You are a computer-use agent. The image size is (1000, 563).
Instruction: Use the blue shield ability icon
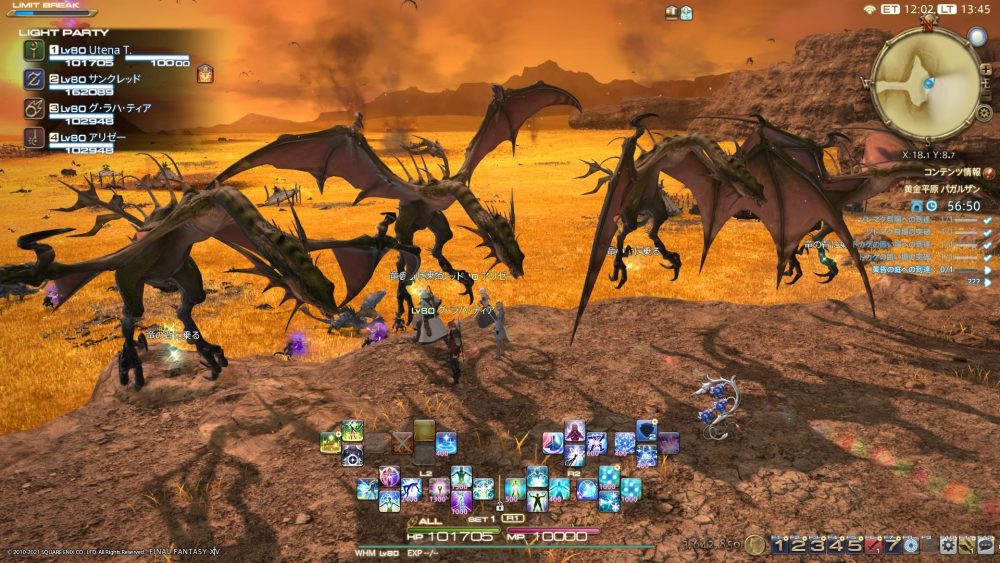click(647, 430)
